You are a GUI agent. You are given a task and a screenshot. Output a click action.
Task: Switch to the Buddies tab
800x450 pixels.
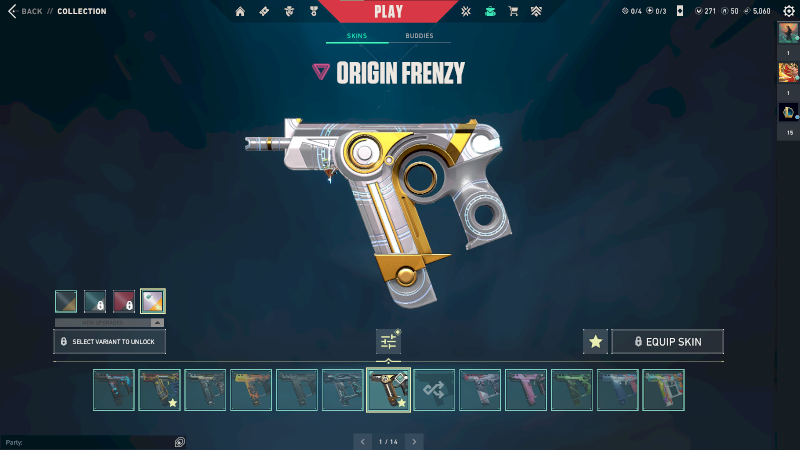pos(419,35)
